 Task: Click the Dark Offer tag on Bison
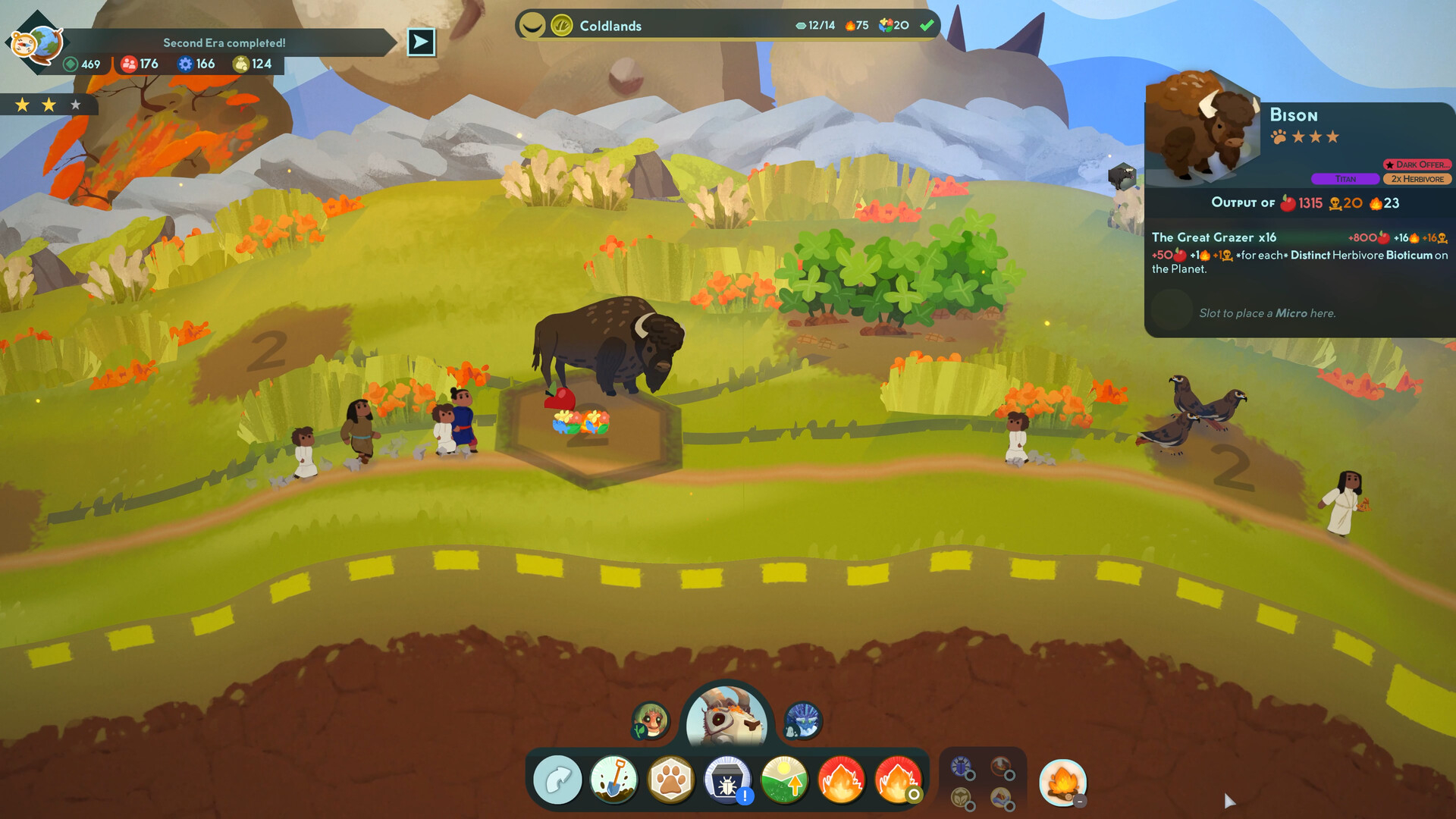click(1417, 165)
